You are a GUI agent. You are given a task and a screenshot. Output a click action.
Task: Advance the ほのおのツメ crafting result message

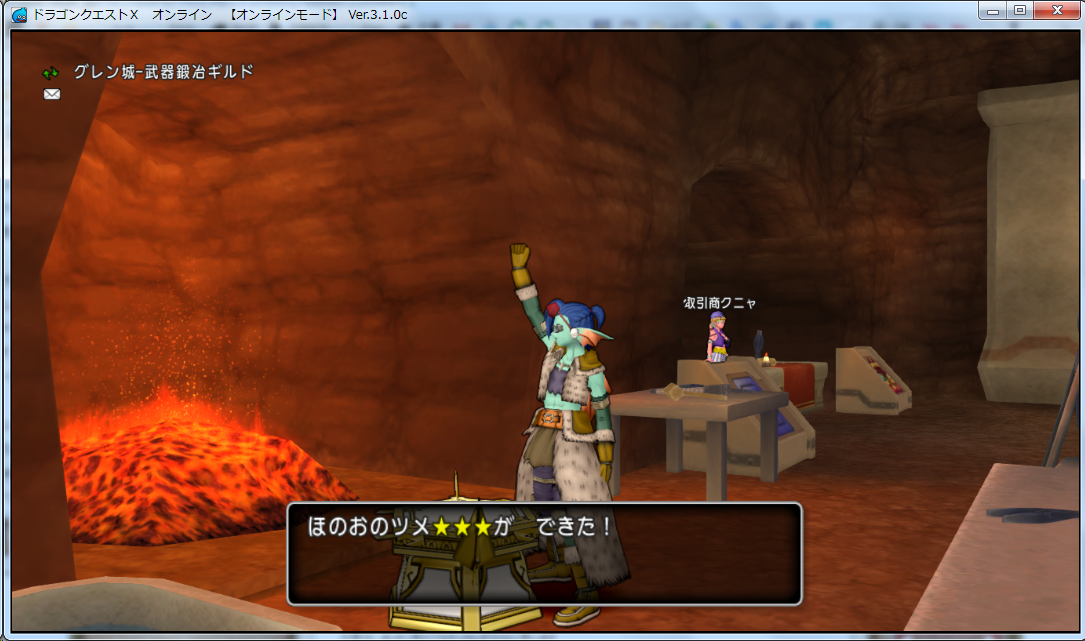[544, 553]
